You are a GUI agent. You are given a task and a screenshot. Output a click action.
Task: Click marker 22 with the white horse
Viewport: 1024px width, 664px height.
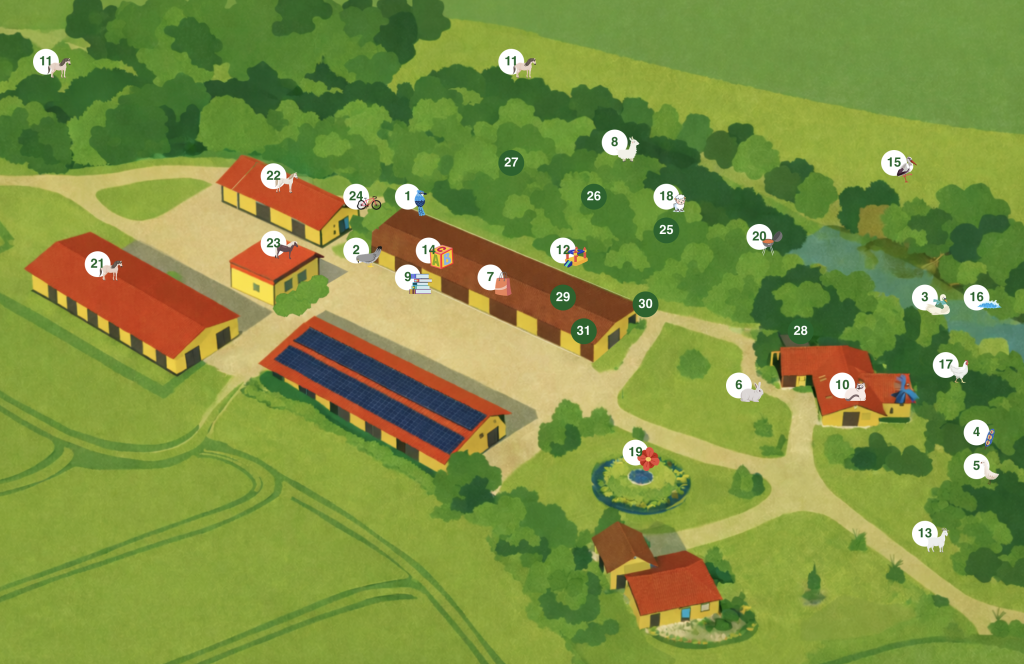[274, 177]
